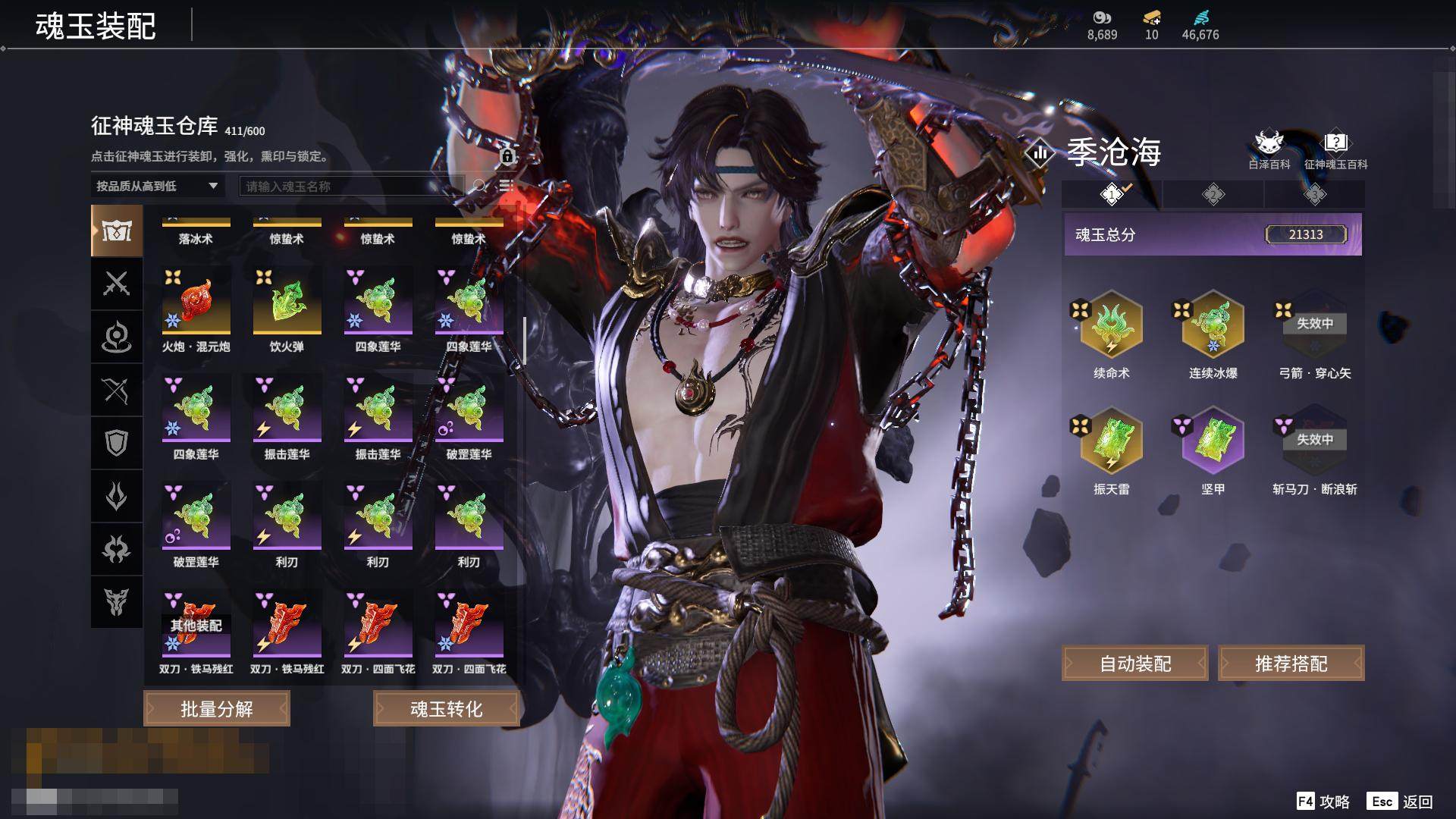Open 魂玉转化 soul jade conversion

pyautogui.click(x=446, y=708)
